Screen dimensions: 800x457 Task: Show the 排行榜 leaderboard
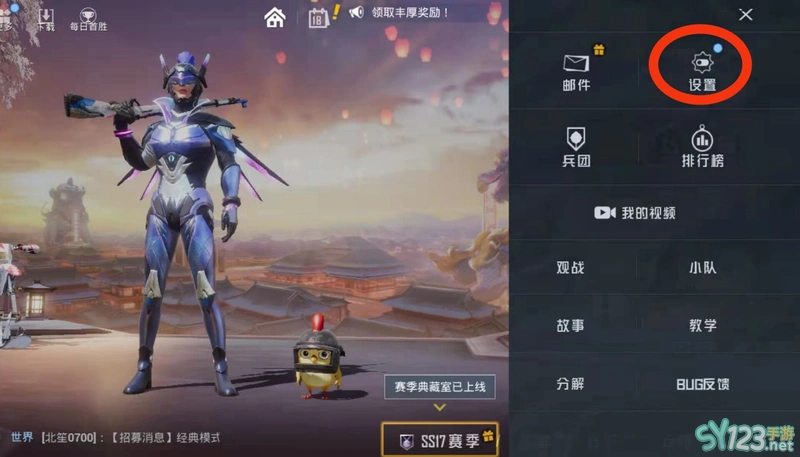click(x=702, y=146)
